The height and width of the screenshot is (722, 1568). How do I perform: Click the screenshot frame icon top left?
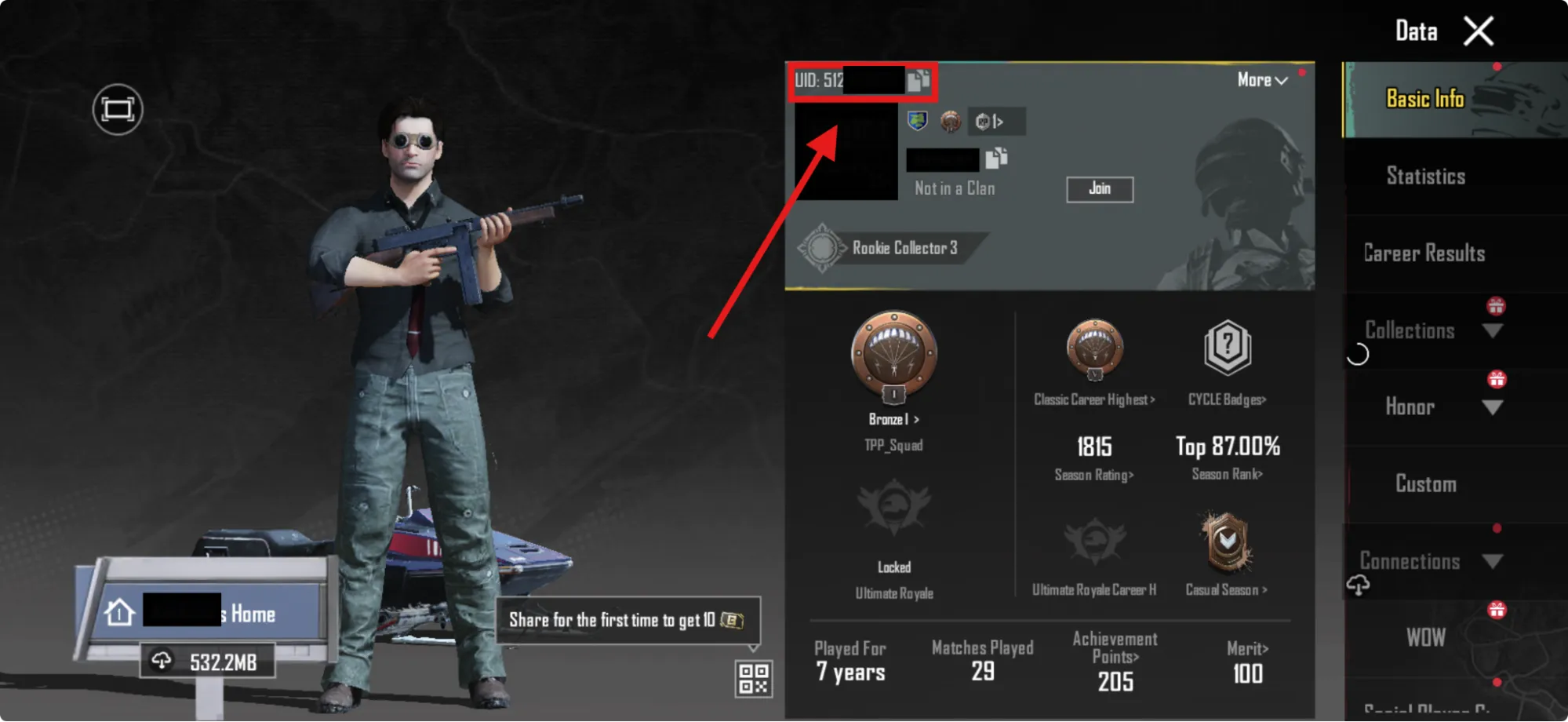click(x=116, y=110)
